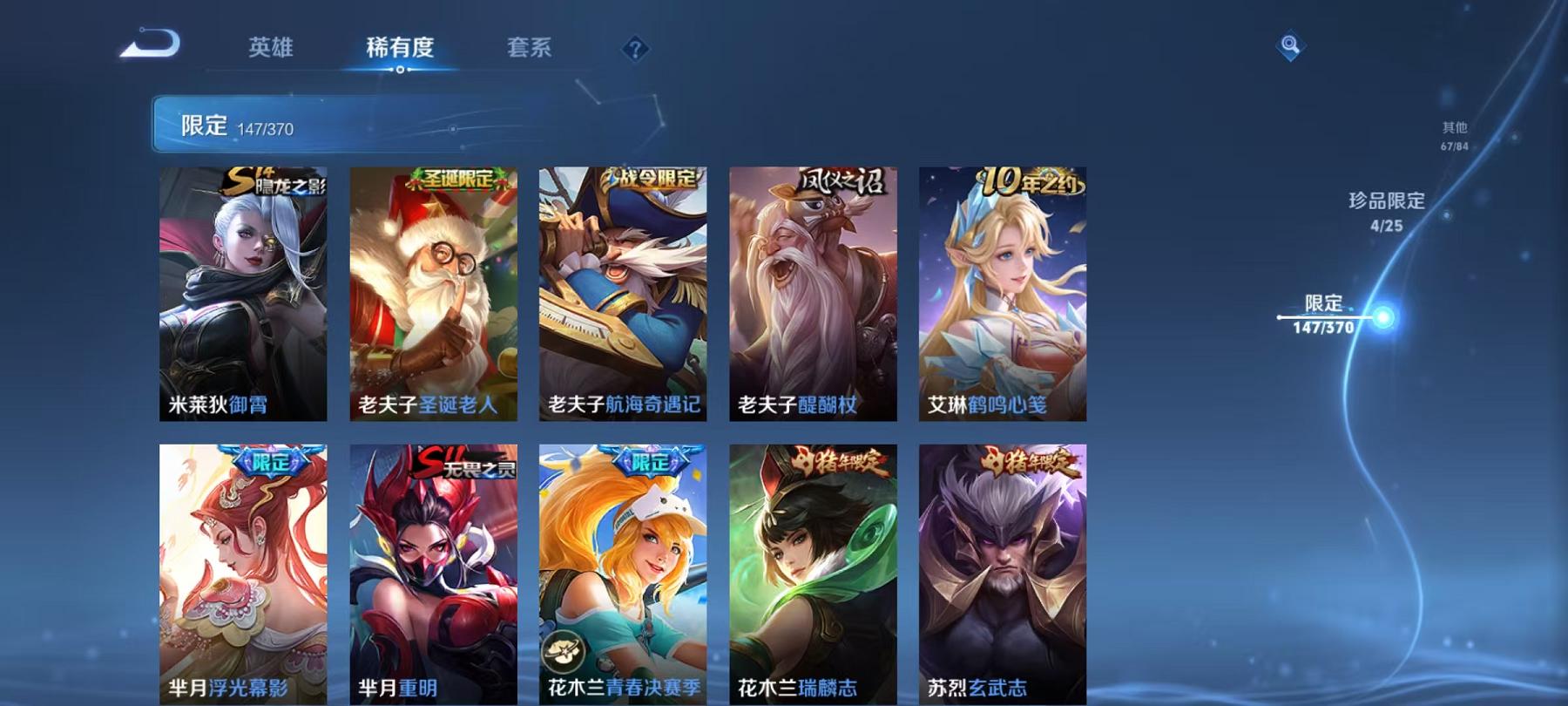Screen dimensions: 1568x706
Task: View the 老夫子醍醐杖 skin card
Action: [x=808, y=296]
